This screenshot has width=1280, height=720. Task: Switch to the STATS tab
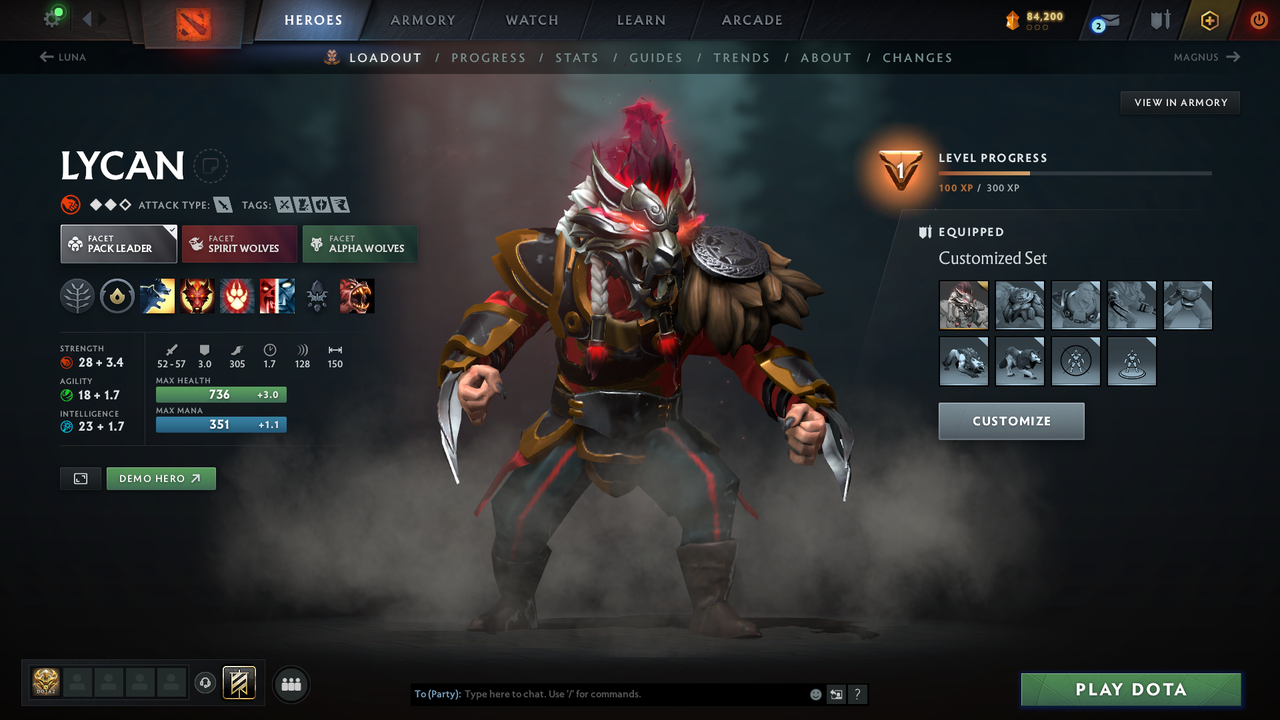[x=577, y=57]
